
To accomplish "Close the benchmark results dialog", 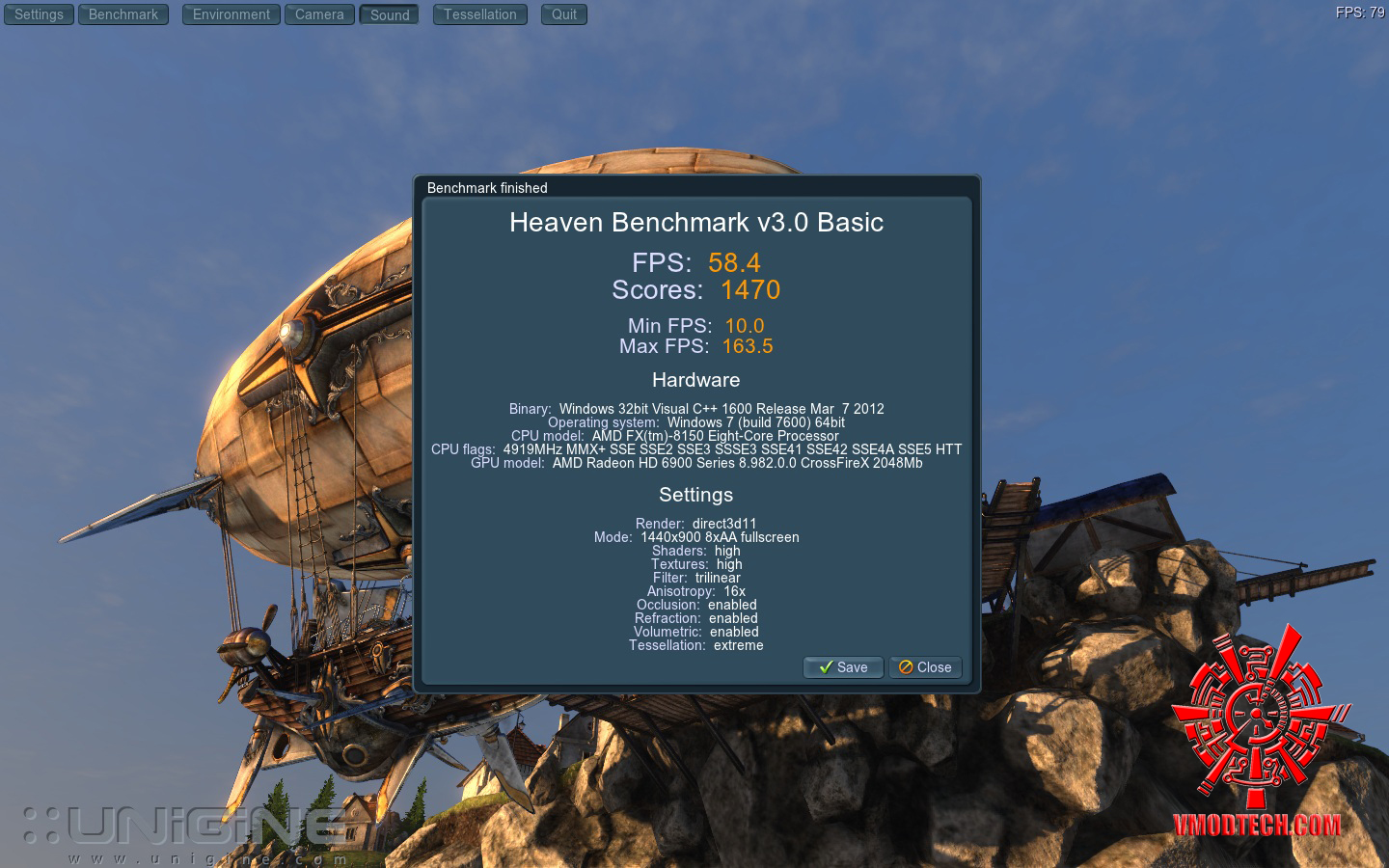I will (x=925, y=667).
